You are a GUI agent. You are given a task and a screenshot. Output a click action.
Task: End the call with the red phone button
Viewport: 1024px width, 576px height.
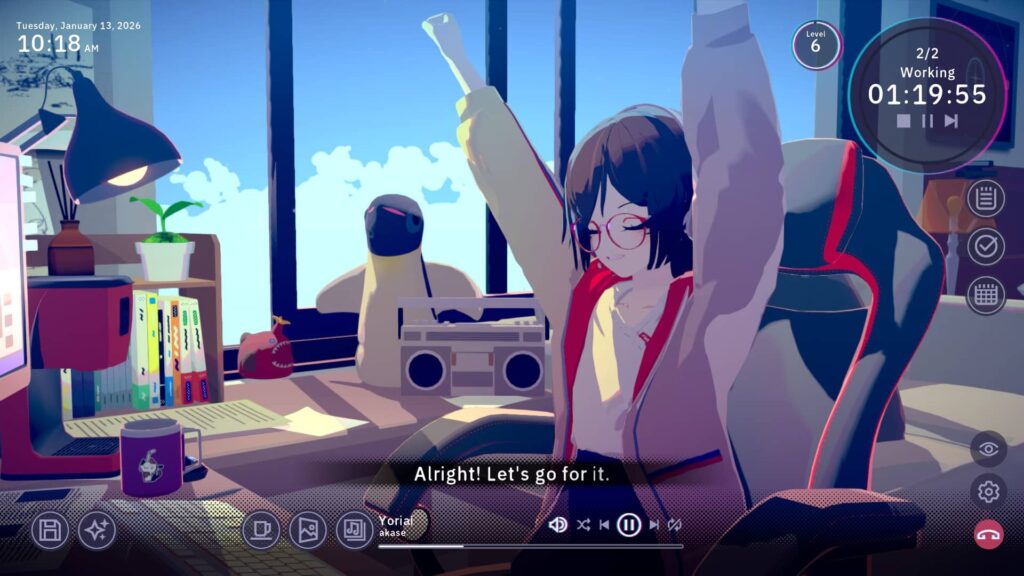tap(988, 534)
